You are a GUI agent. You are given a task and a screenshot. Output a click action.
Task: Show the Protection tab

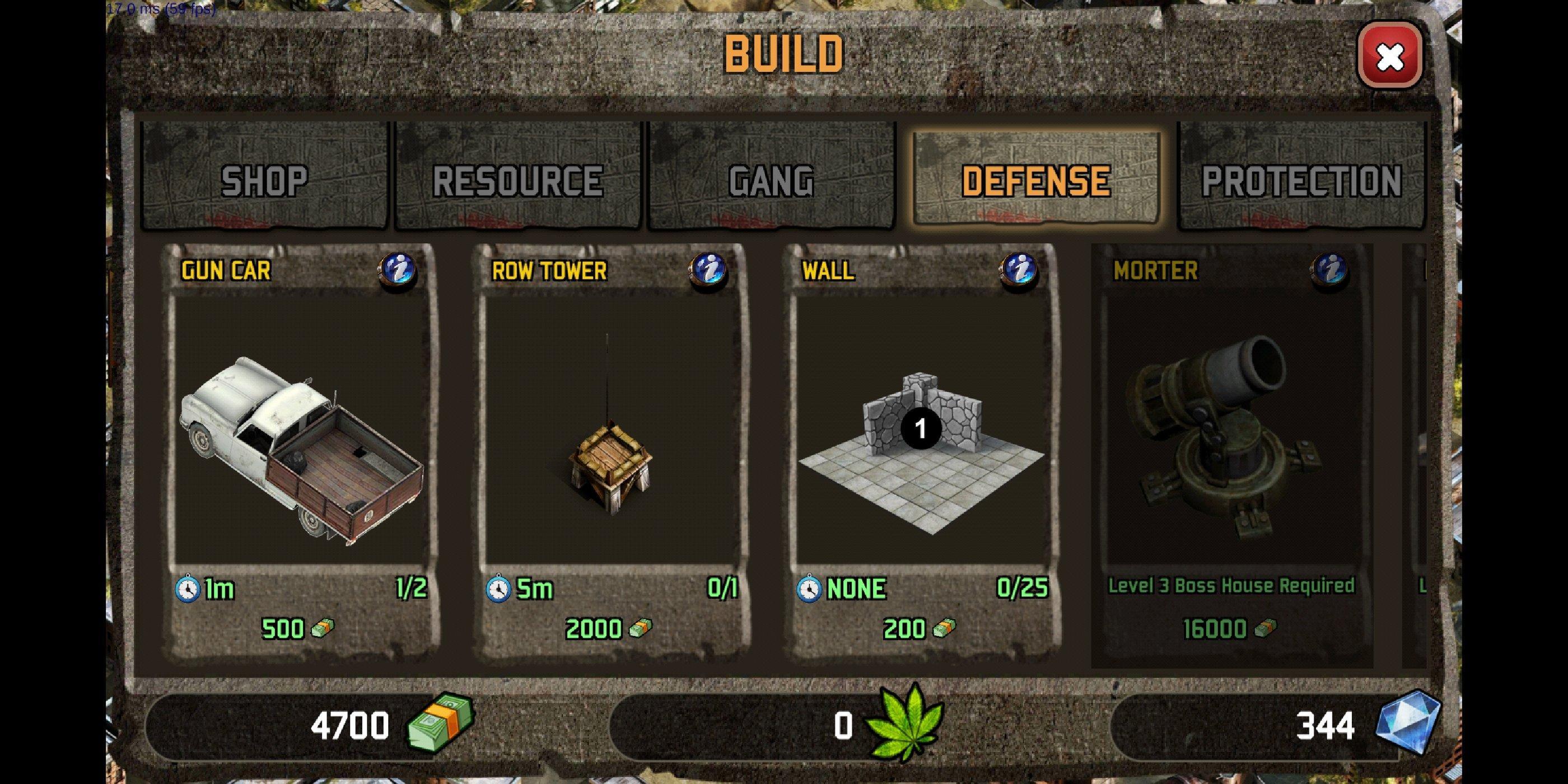coord(1301,177)
